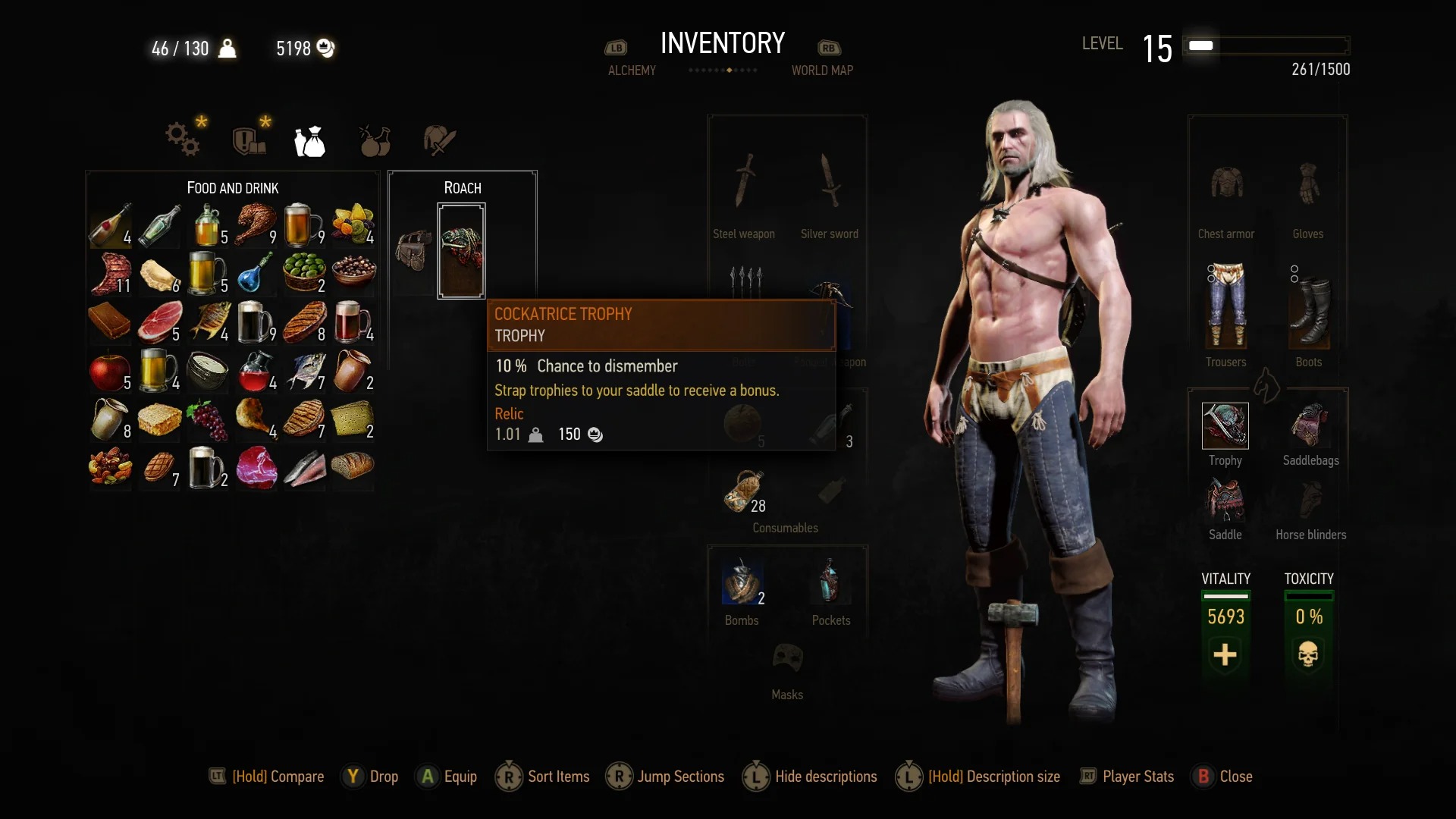Select the saddlebag item in Roach panel
Screen dimensions: 1456x819
pos(414,251)
